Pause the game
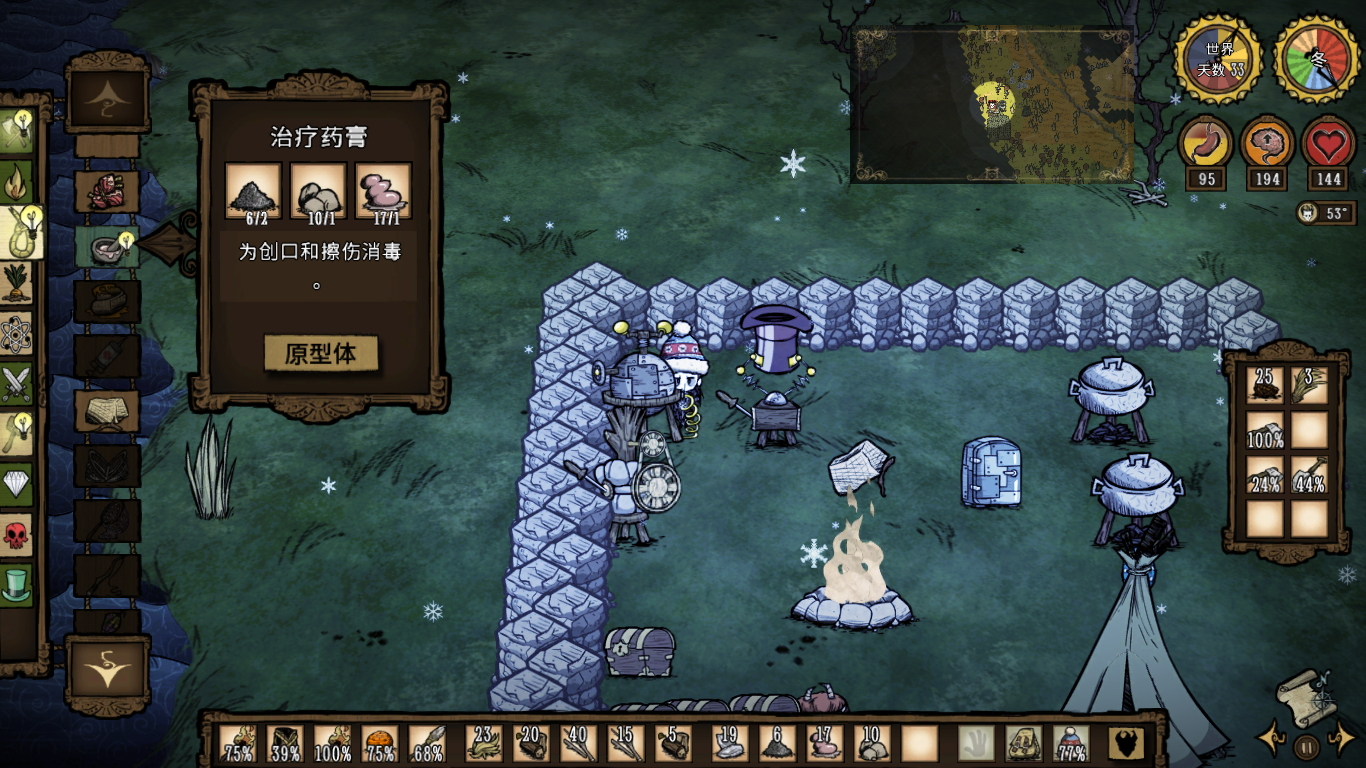The height and width of the screenshot is (768, 1366). pos(1306,745)
